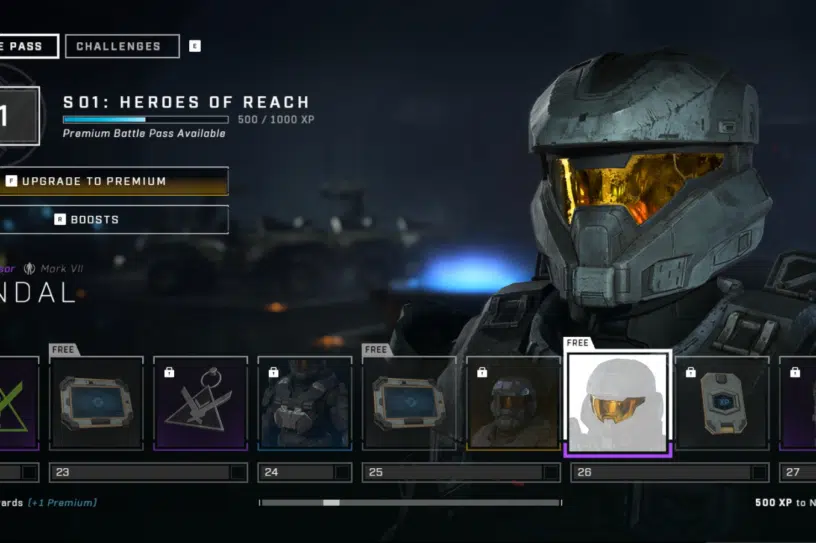The width and height of the screenshot is (816, 543).
Task: Choose the locked tier 26 device reward
Action: pos(722,403)
